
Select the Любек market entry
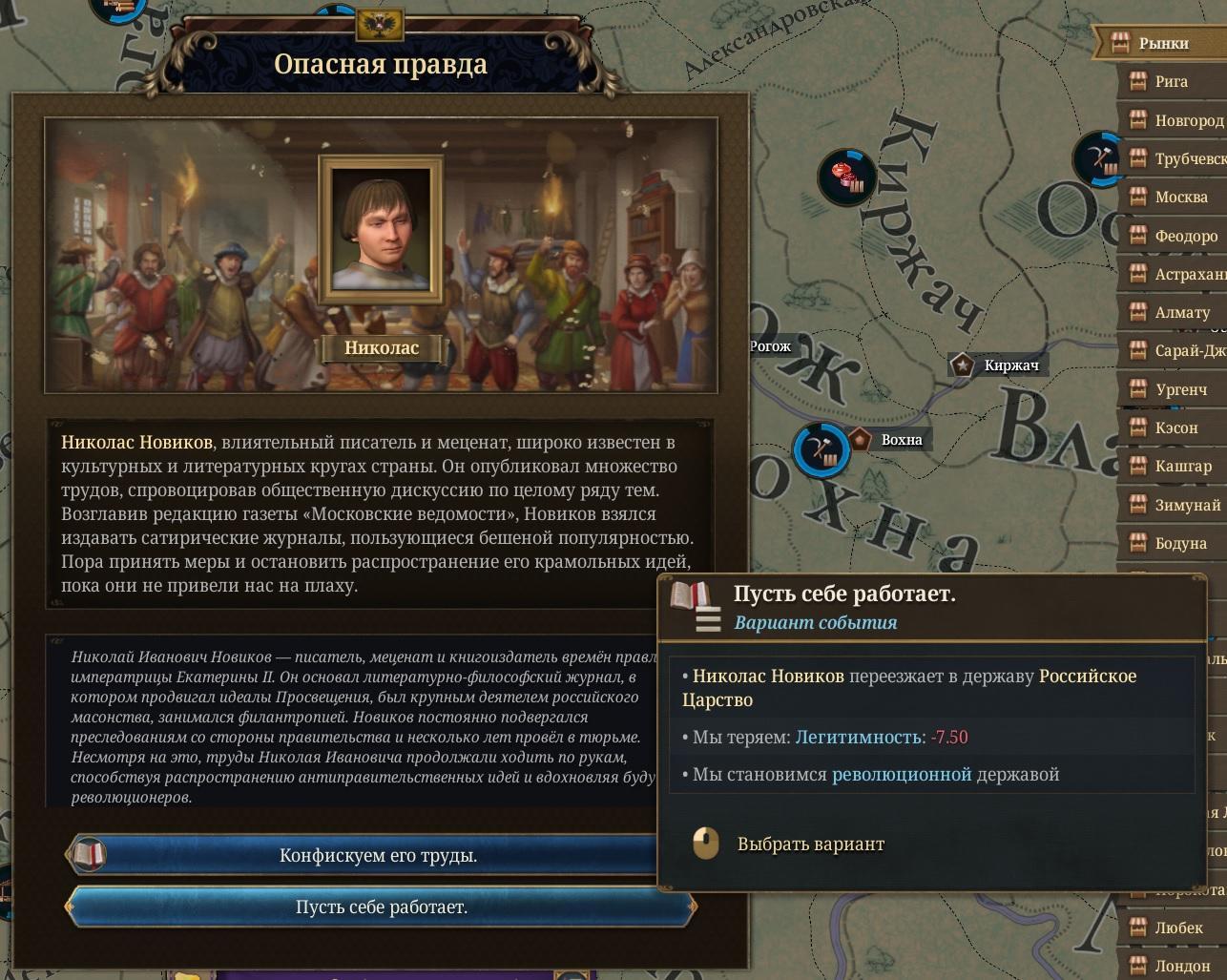tap(1177, 928)
